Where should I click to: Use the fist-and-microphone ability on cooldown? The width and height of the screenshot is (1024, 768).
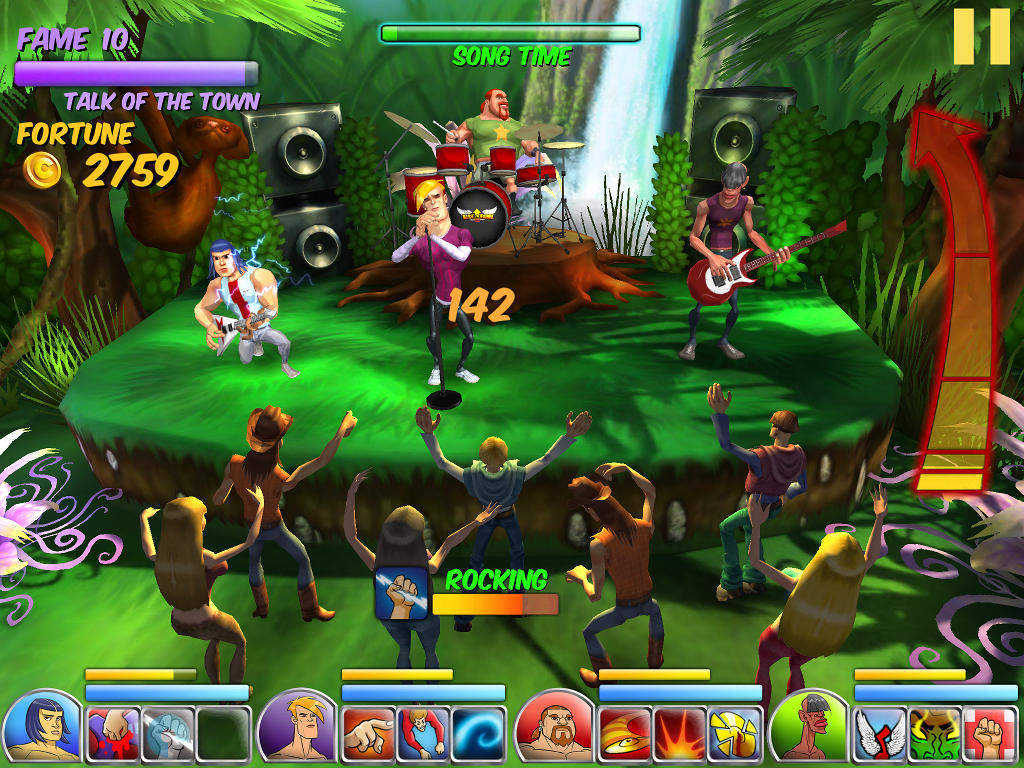(x=167, y=735)
